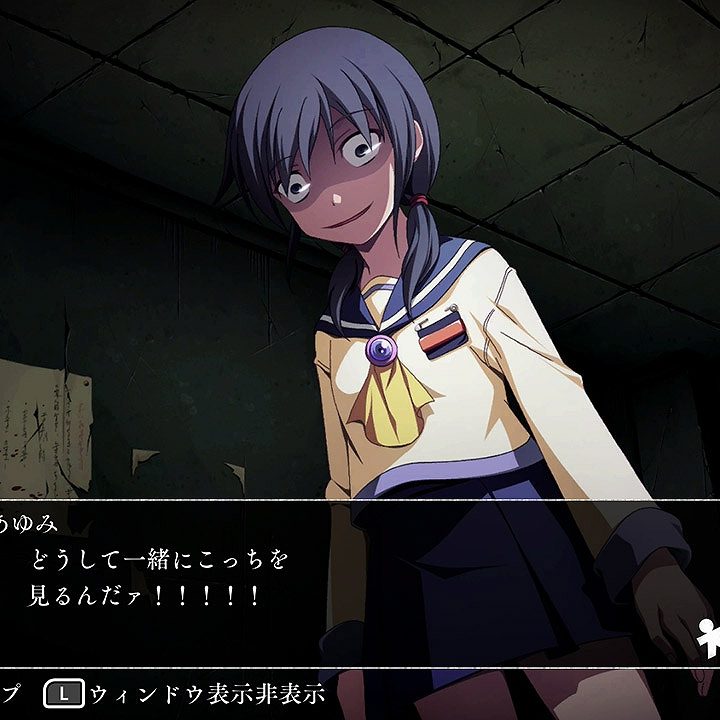
Task: Click the white figure text-advance icon
Action: [x=710, y=634]
